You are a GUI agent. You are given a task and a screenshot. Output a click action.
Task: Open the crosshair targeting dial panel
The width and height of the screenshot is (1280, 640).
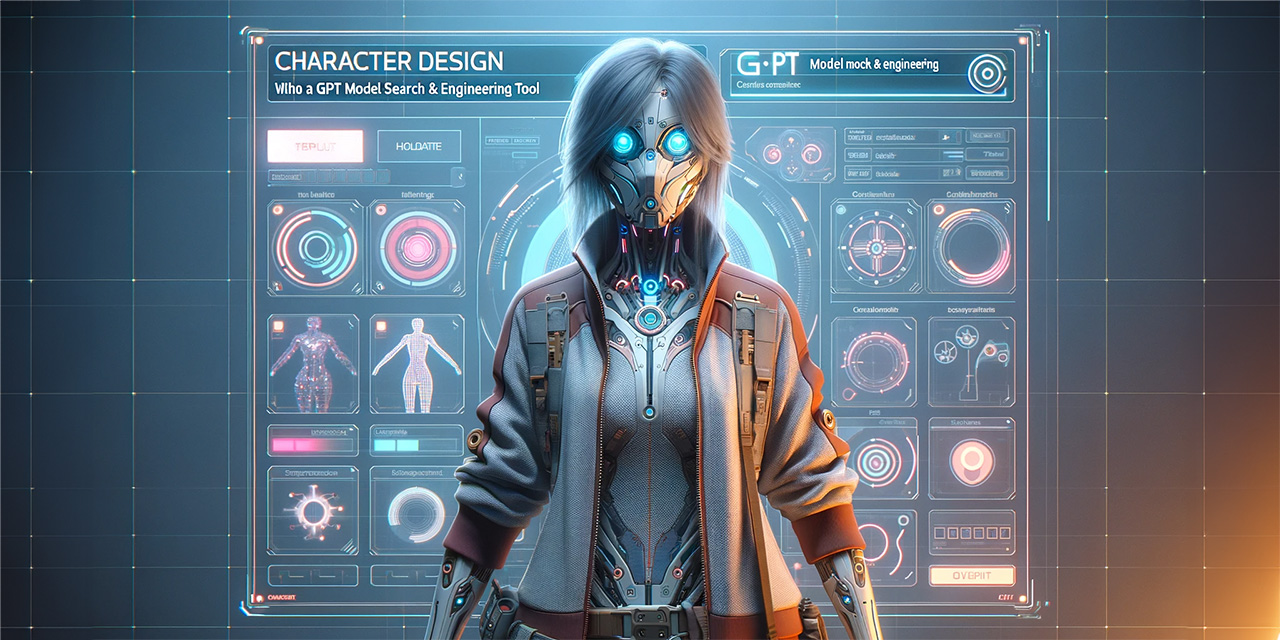(875, 245)
